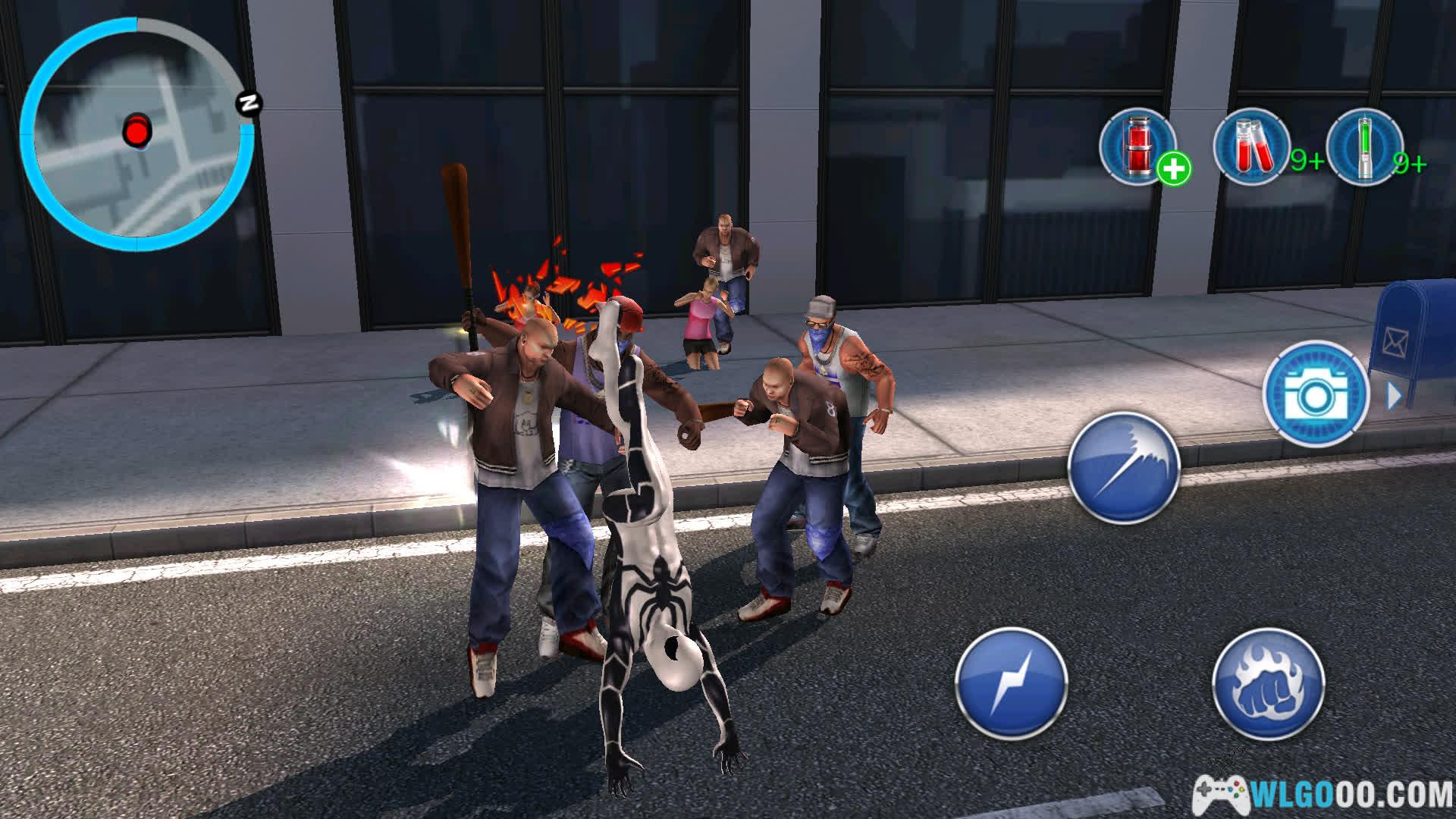Activate the green web cartridge item

coord(1365,146)
